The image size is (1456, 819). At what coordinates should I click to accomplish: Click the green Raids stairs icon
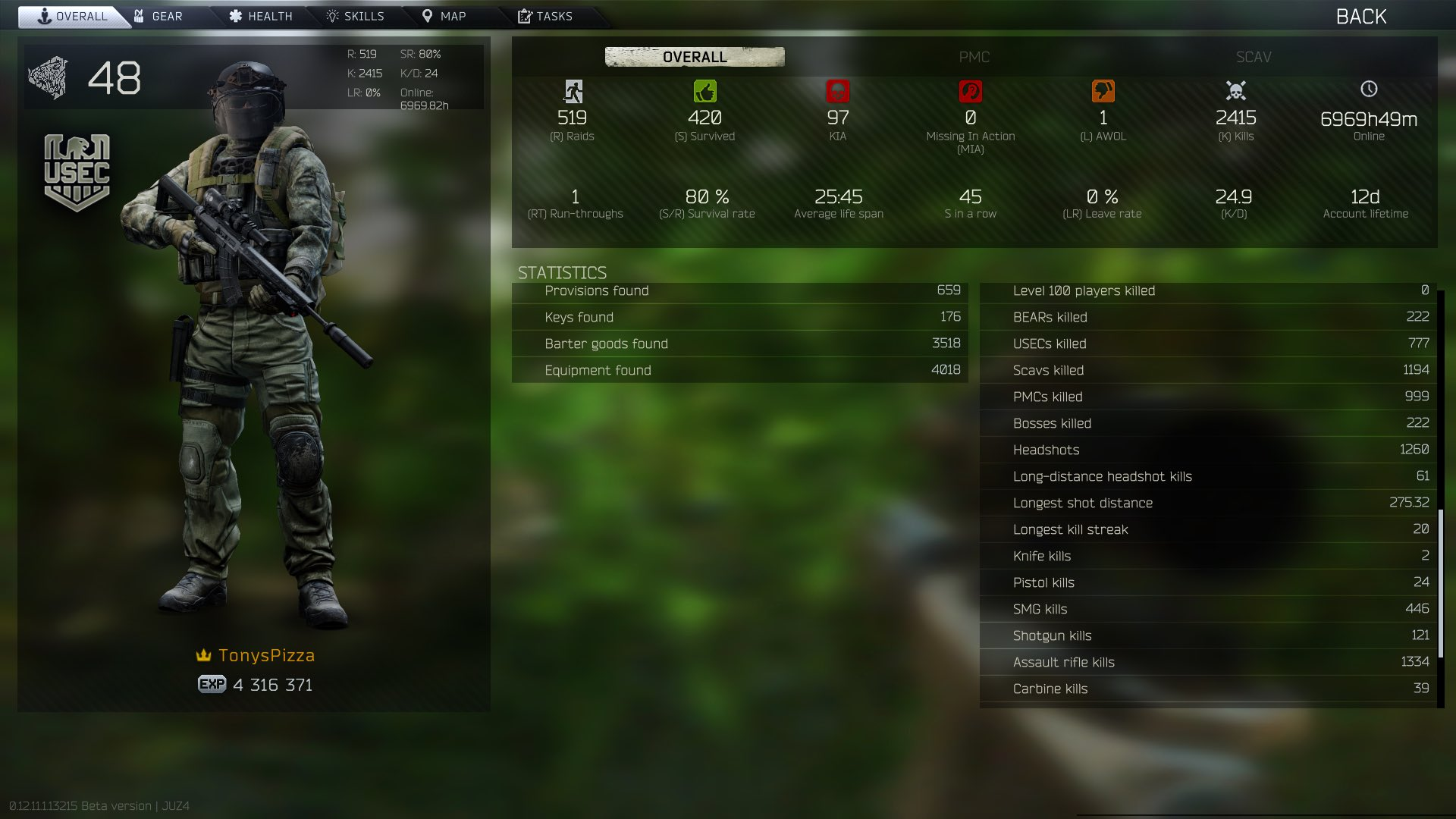574,92
